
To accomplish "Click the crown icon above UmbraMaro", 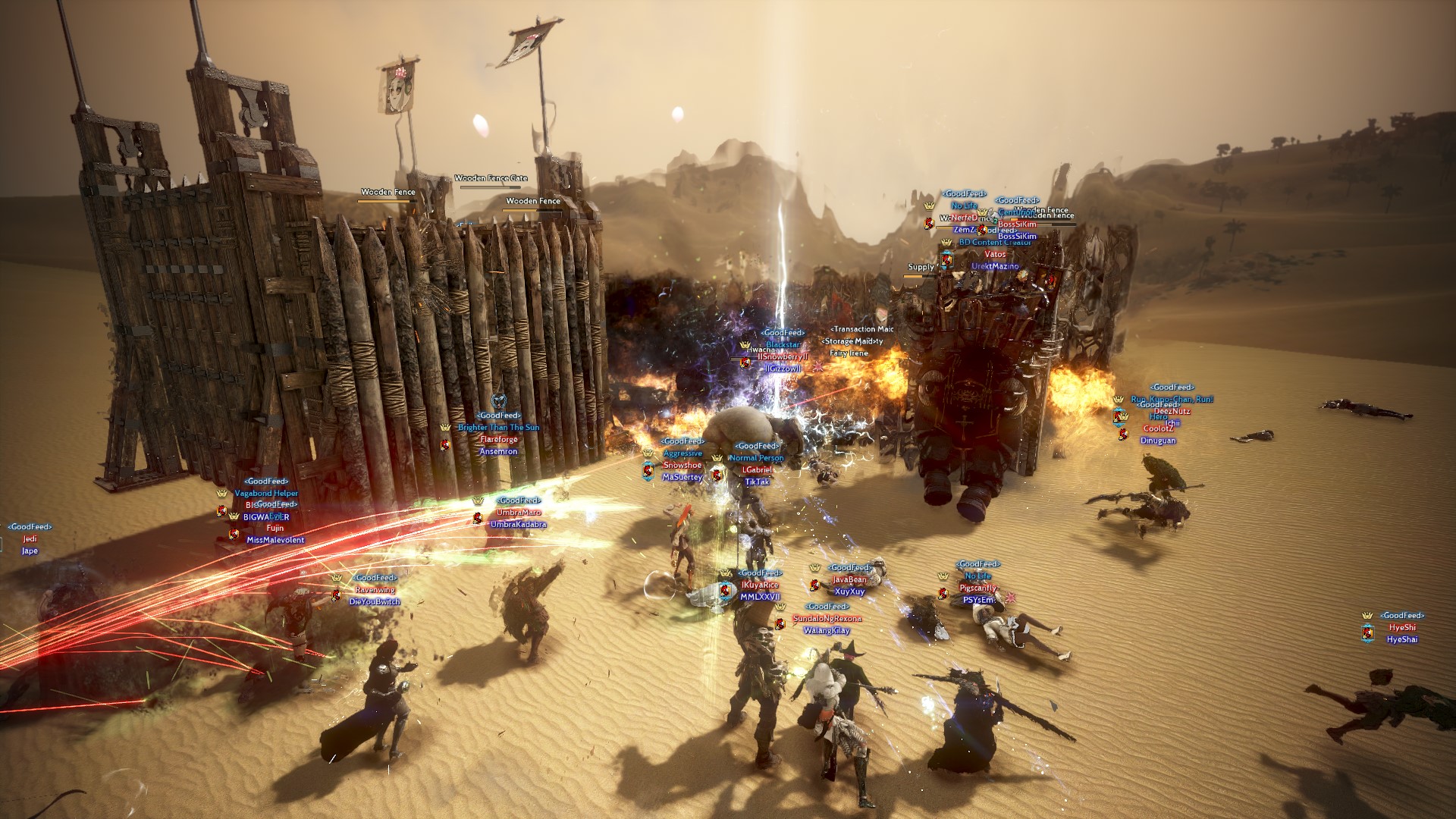I will (478, 501).
